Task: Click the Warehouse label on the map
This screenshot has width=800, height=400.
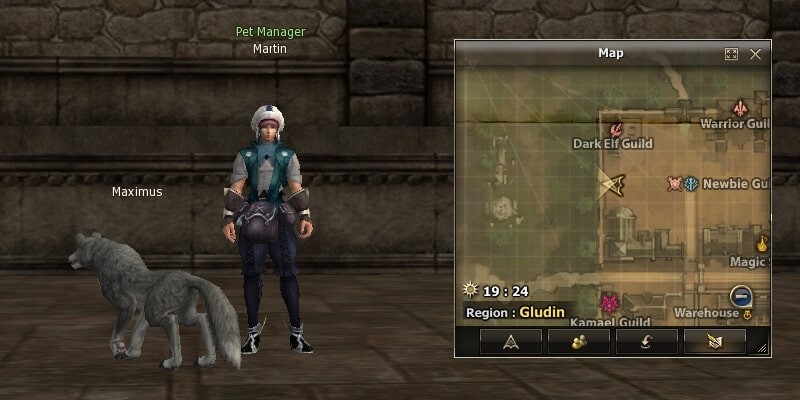Action: coord(706,313)
